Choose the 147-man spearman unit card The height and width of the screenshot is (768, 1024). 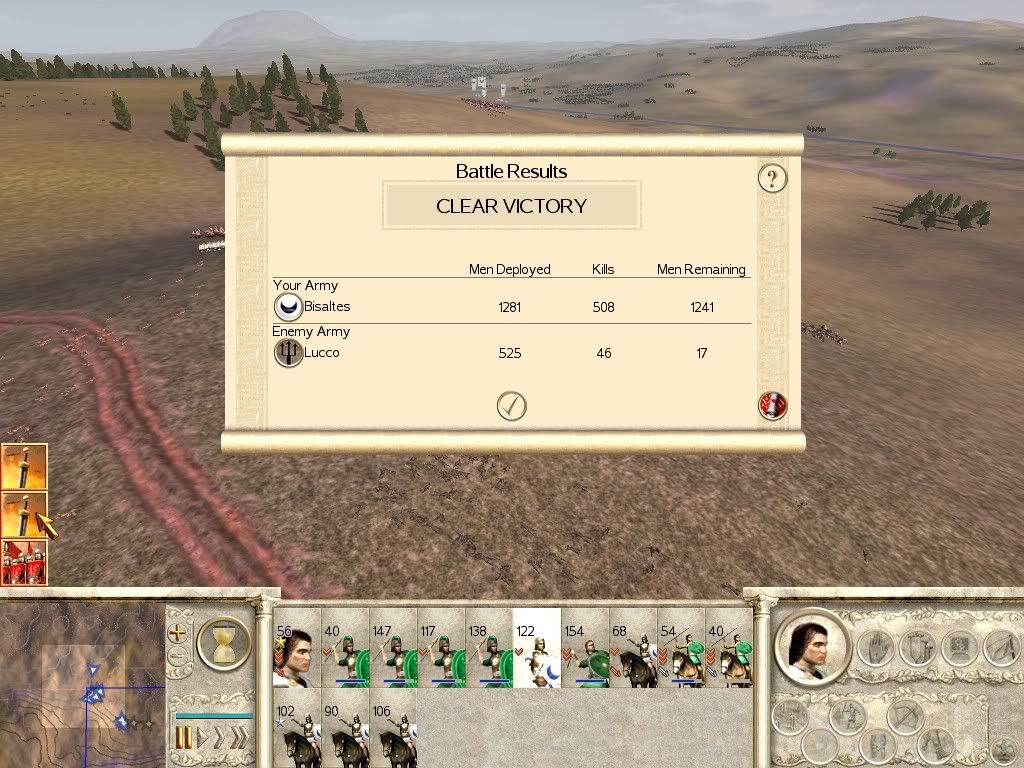pos(393,650)
